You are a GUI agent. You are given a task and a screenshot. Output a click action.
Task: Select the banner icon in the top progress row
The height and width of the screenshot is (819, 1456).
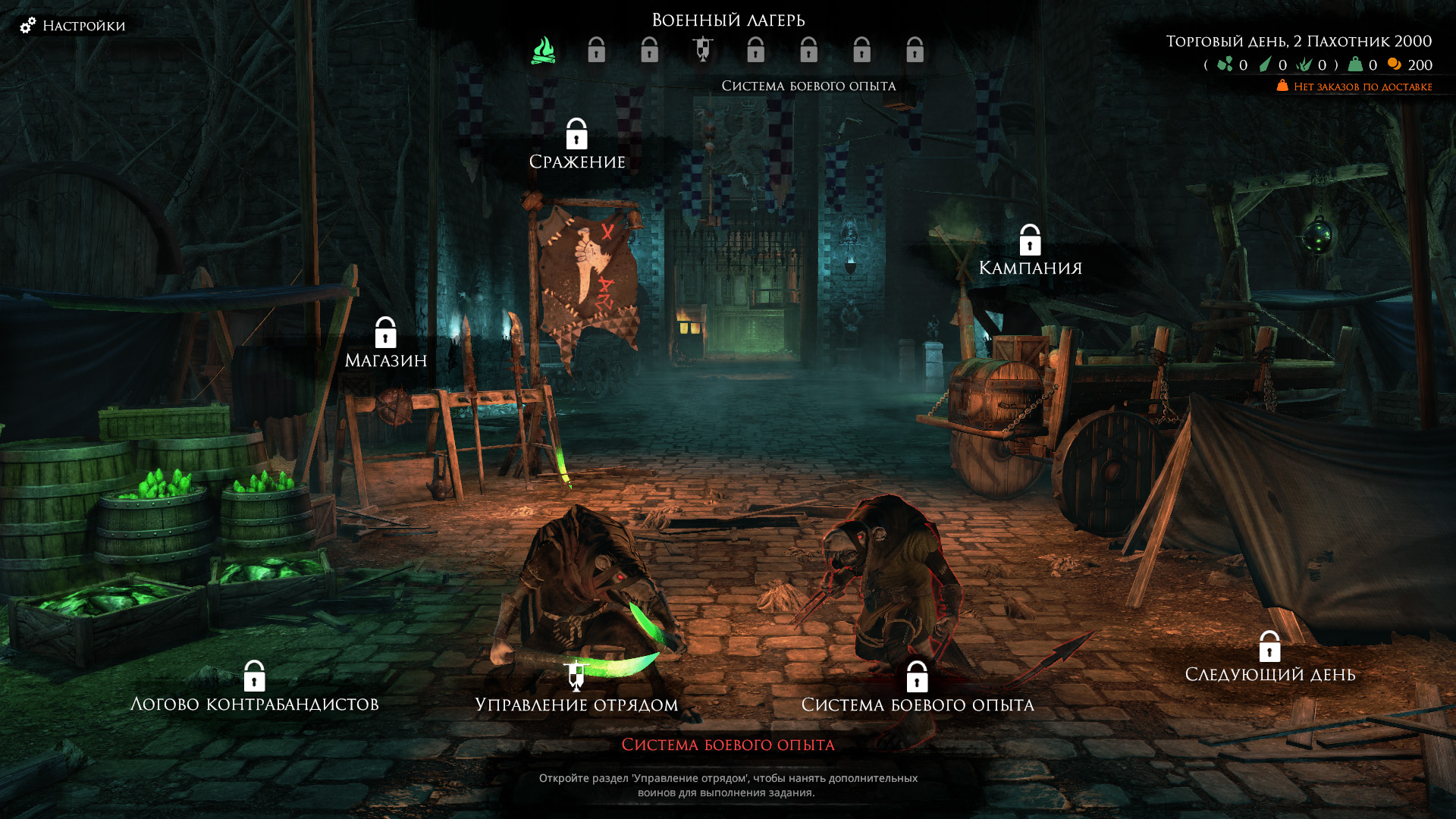point(703,49)
